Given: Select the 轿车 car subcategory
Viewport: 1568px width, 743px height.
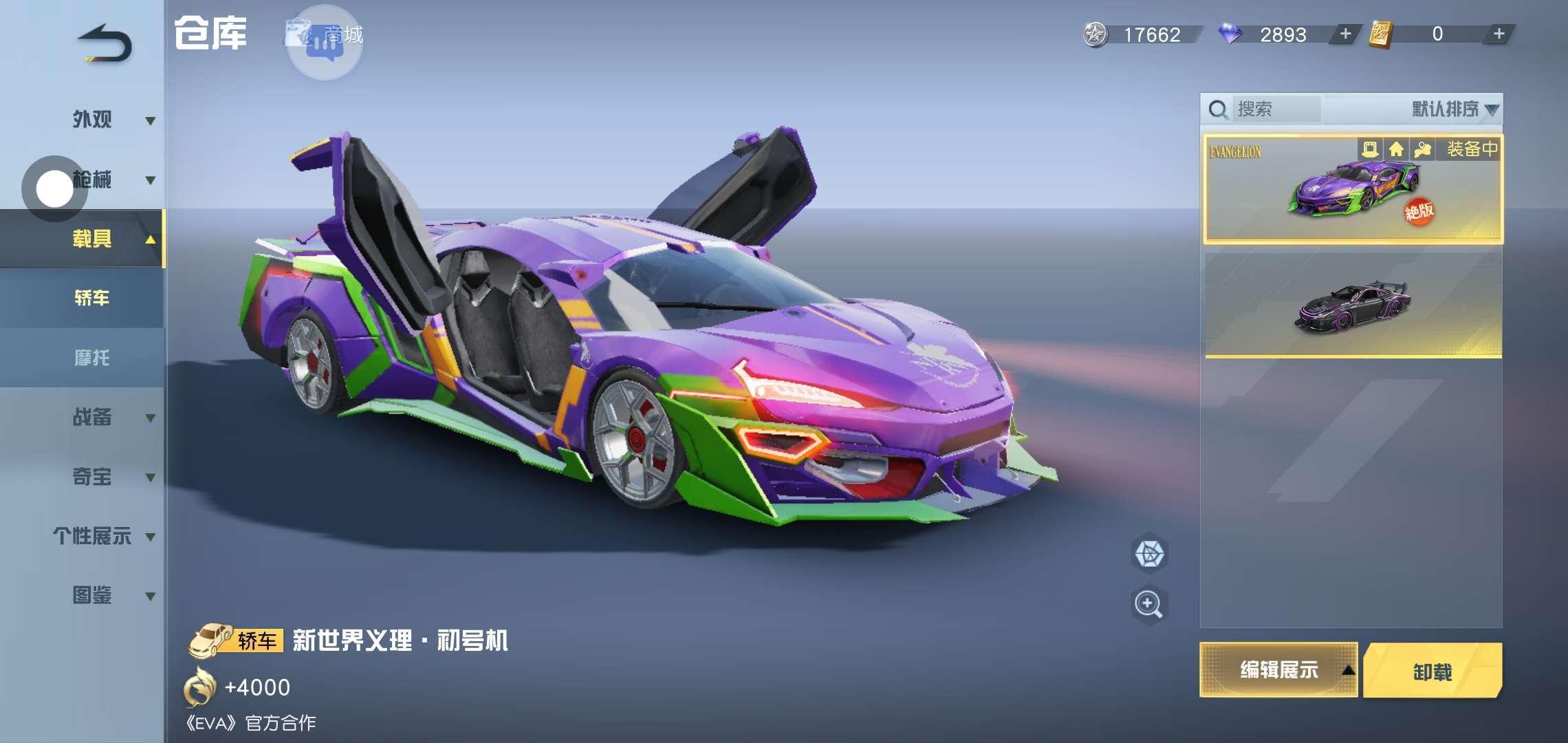Looking at the screenshot, I should [x=92, y=298].
